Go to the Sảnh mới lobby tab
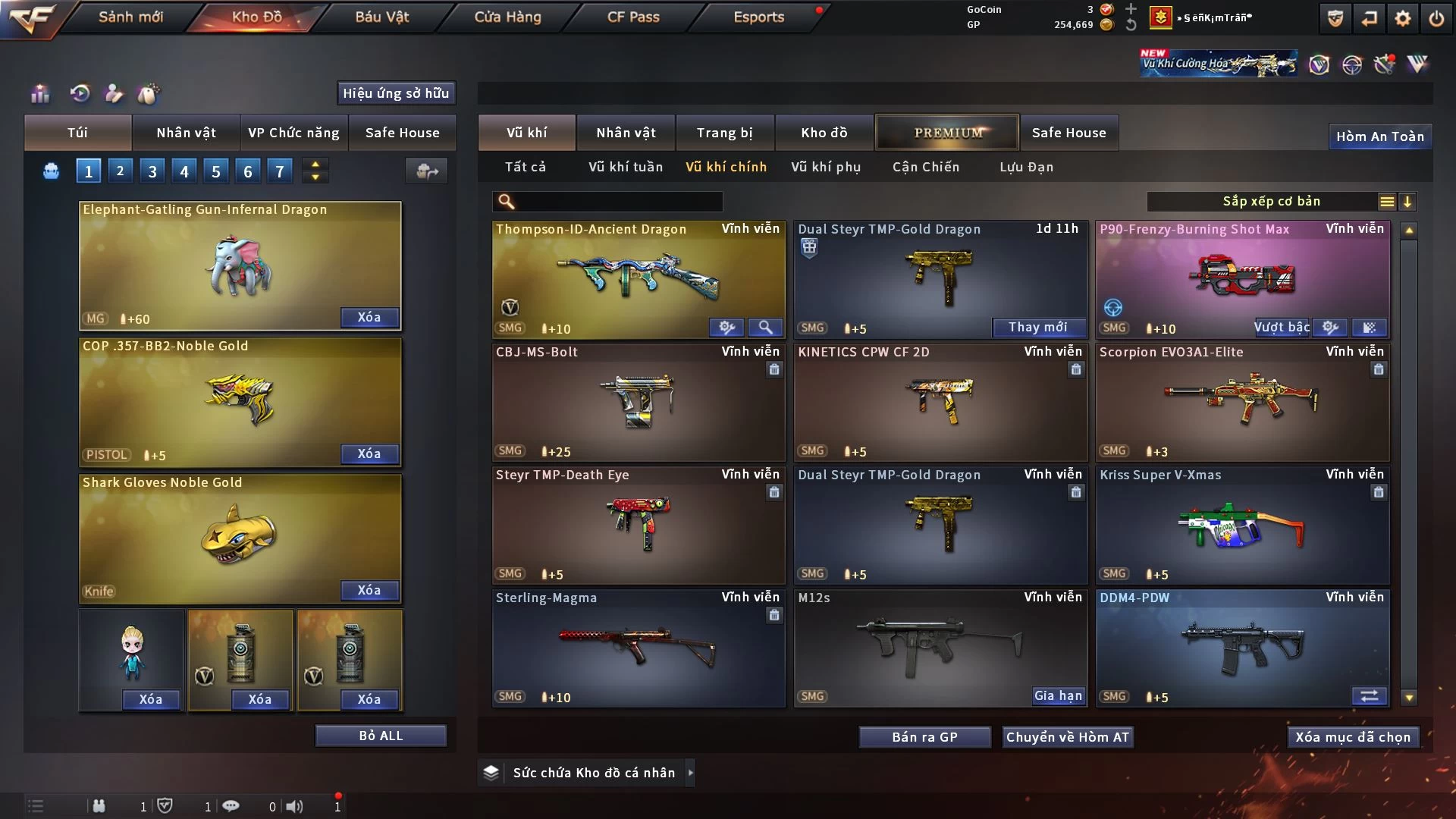This screenshot has width=1456, height=819. pos(130,17)
